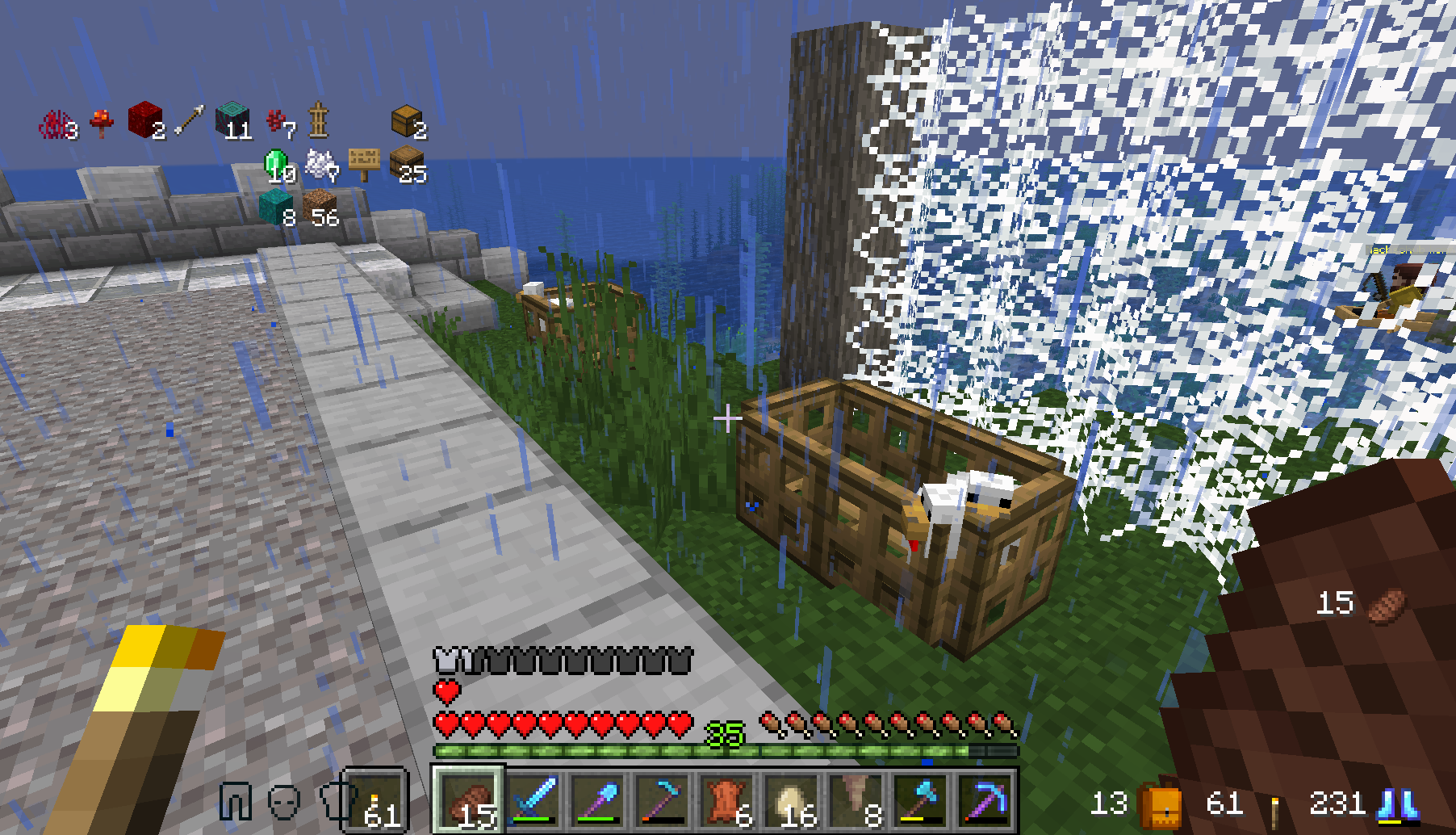Click the dirt block icon showing 56
The image size is (1456, 835).
pos(320,208)
